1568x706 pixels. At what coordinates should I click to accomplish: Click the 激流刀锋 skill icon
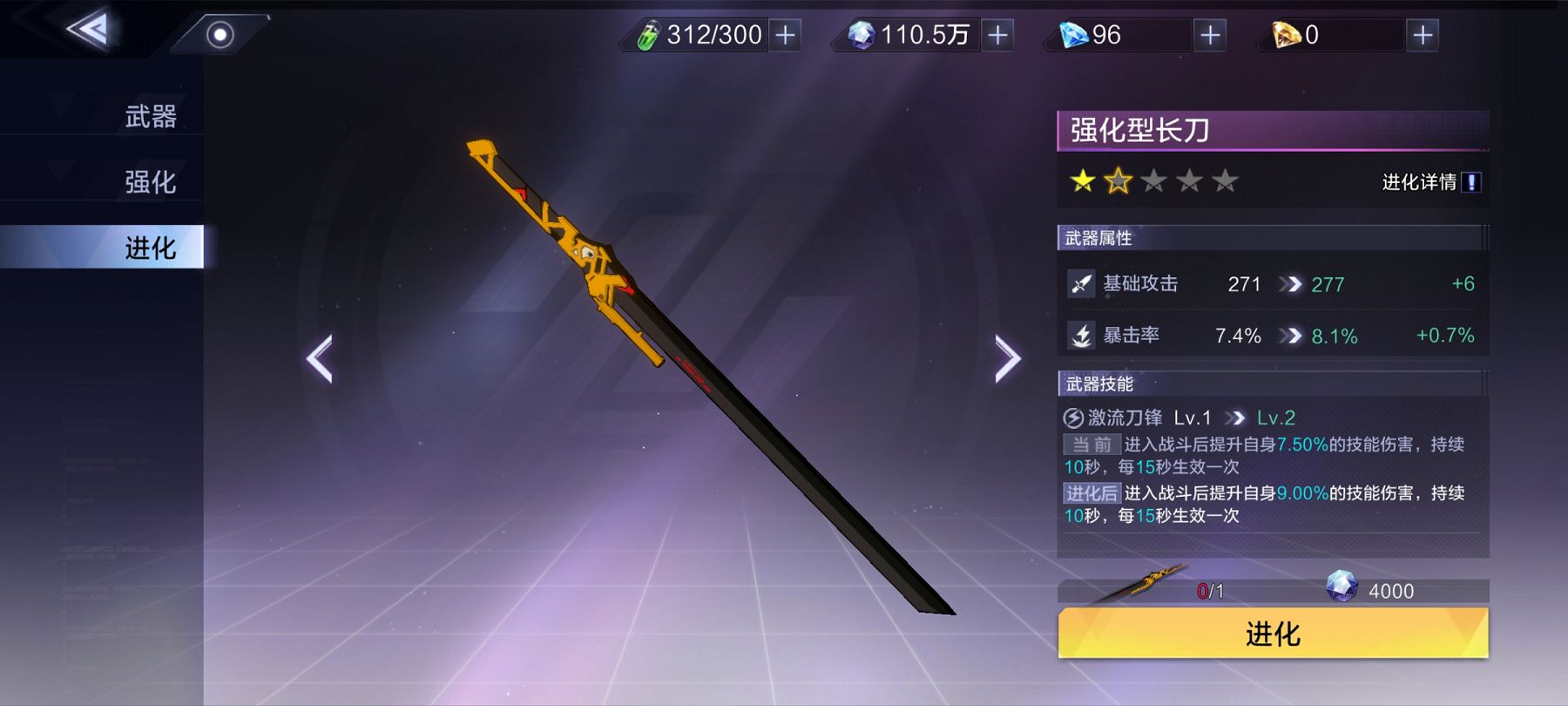(x=1073, y=417)
